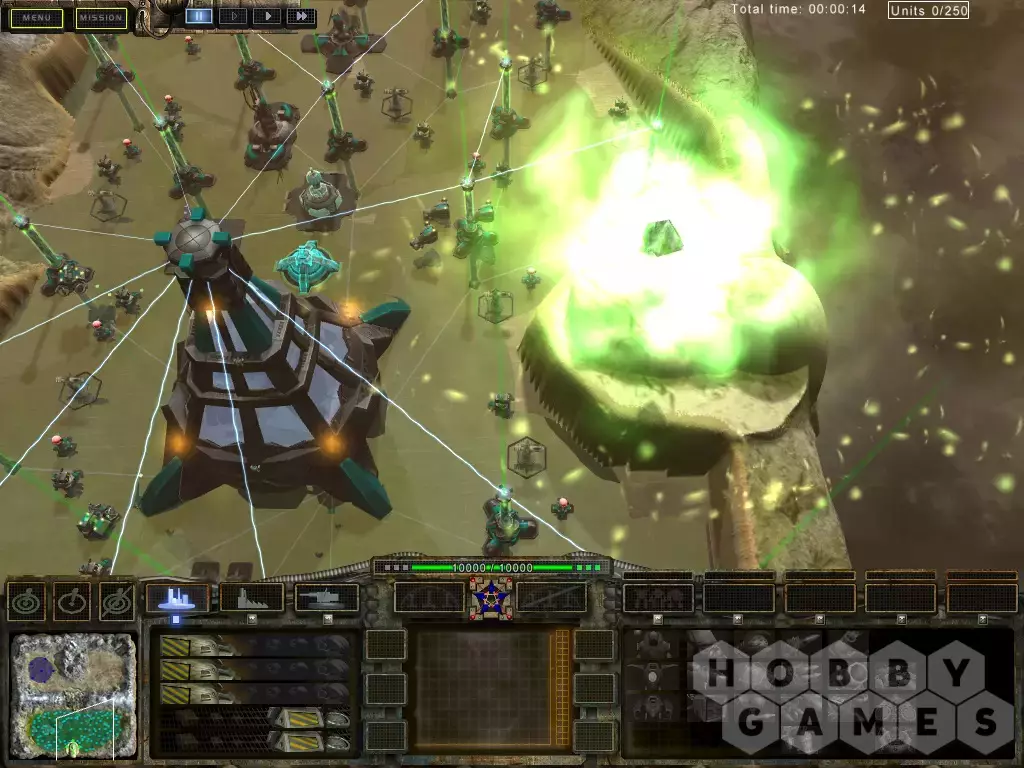Click the highlighted pause button
Viewport: 1024px width, 768px height.
(199, 16)
